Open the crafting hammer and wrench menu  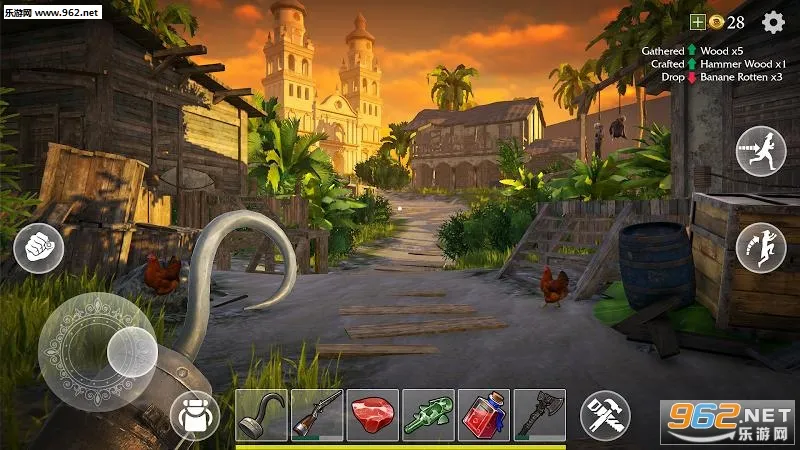point(605,415)
